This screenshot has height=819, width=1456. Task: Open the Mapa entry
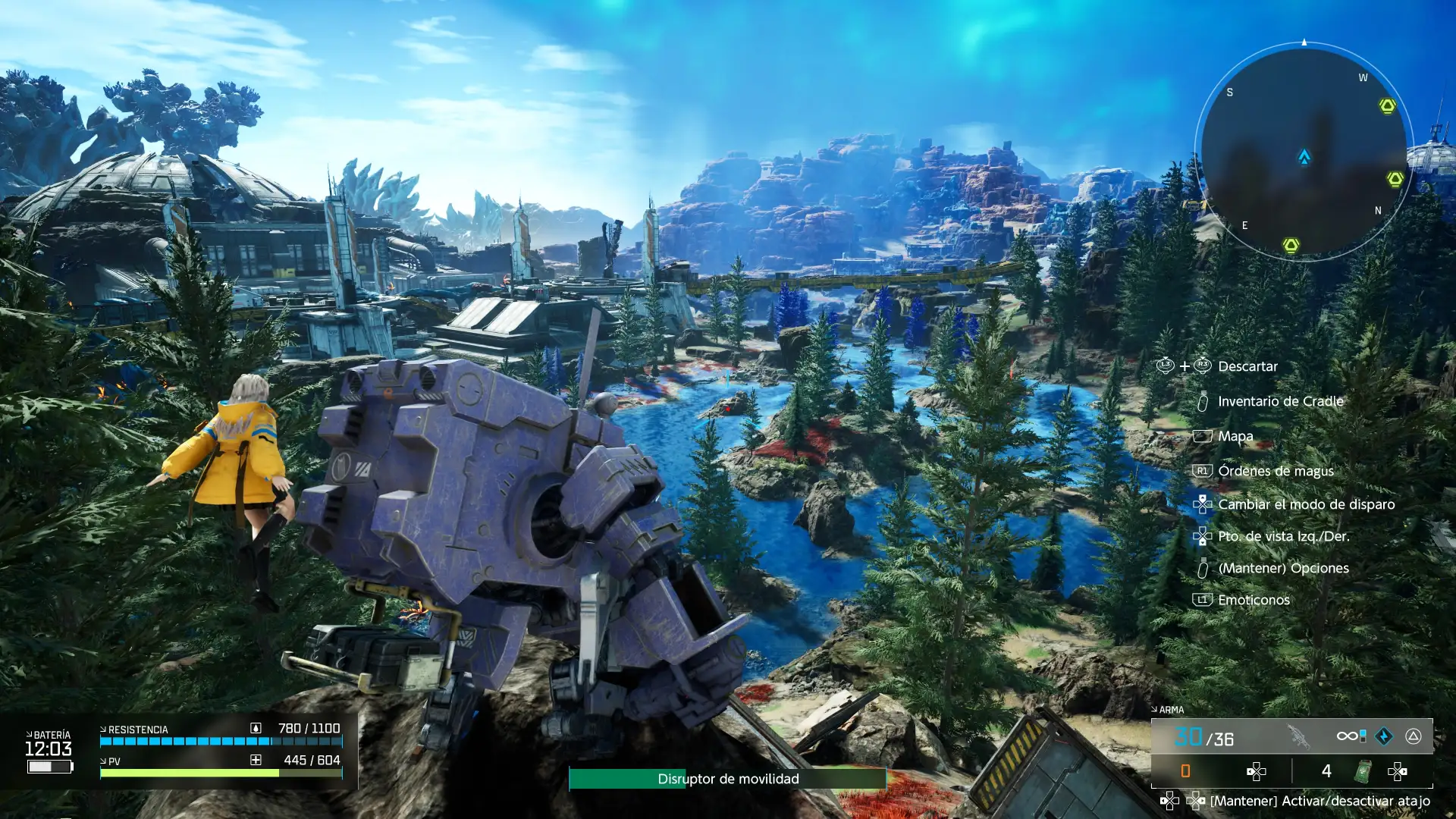(1203, 436)
